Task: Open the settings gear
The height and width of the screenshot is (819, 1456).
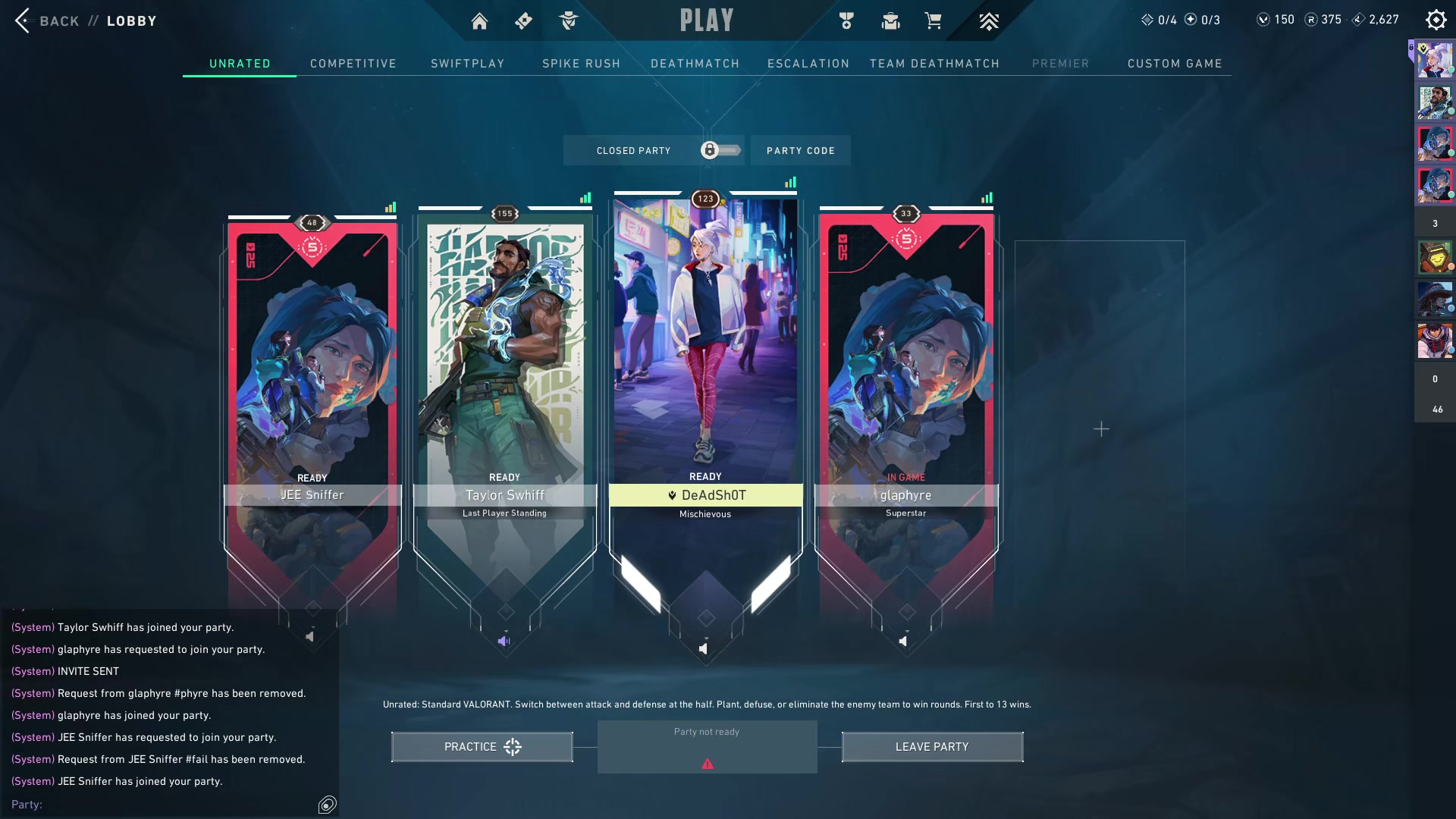Action: tap(1436, 20)
